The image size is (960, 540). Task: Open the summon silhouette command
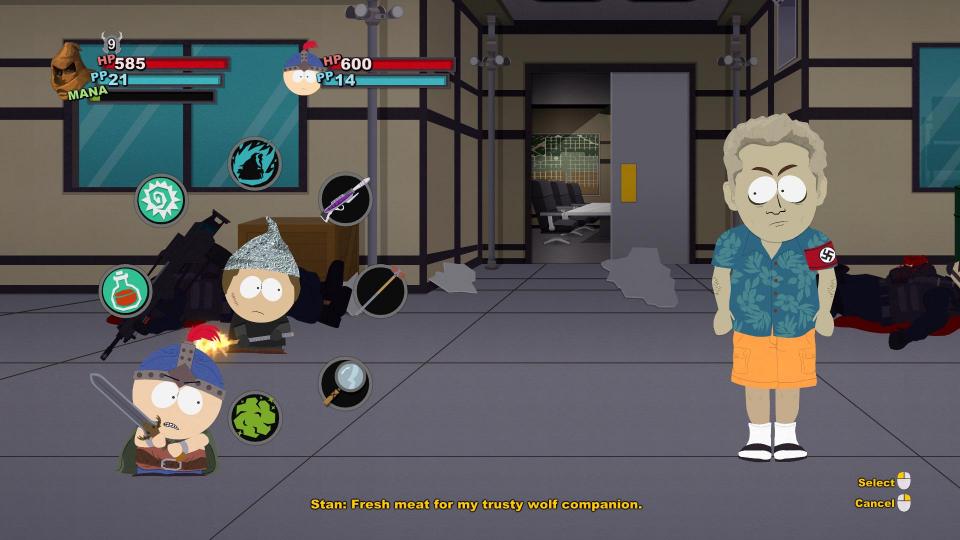tap(254, 163)
